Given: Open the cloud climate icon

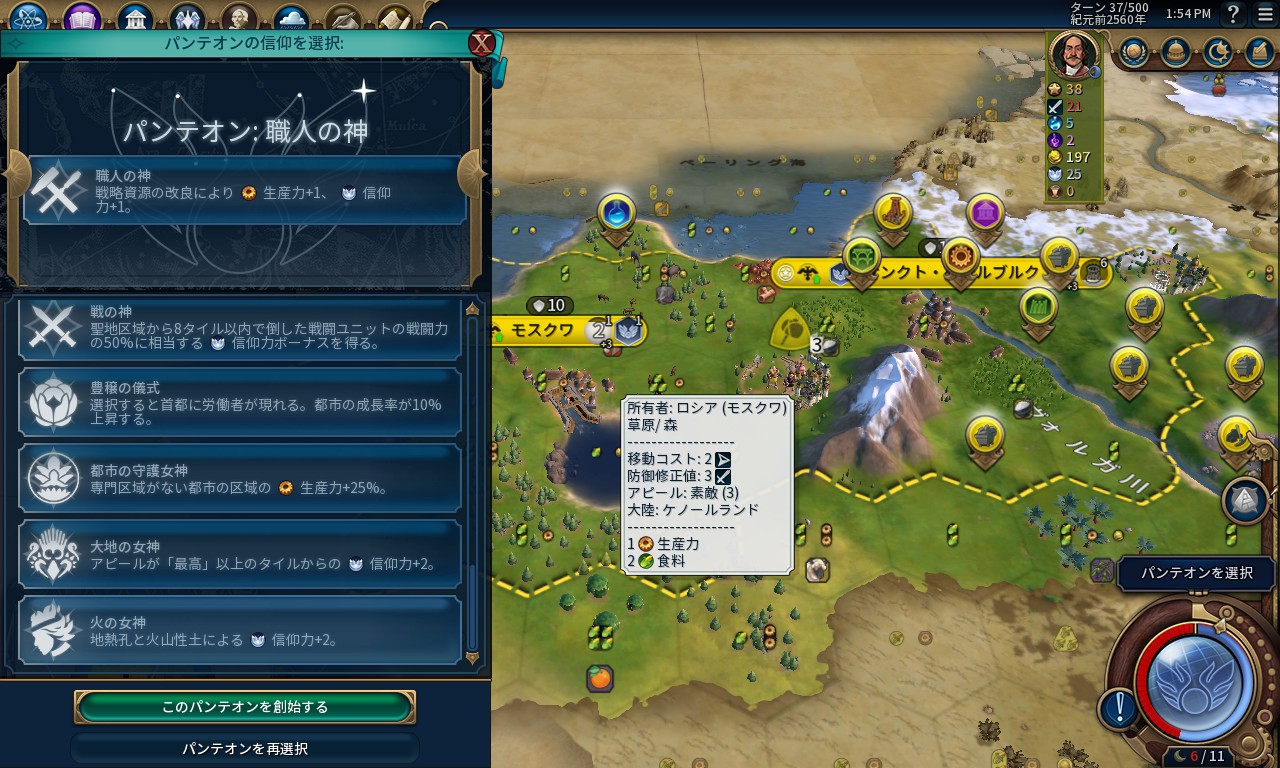Looking at the screenshot, I should tap(291, 18).
